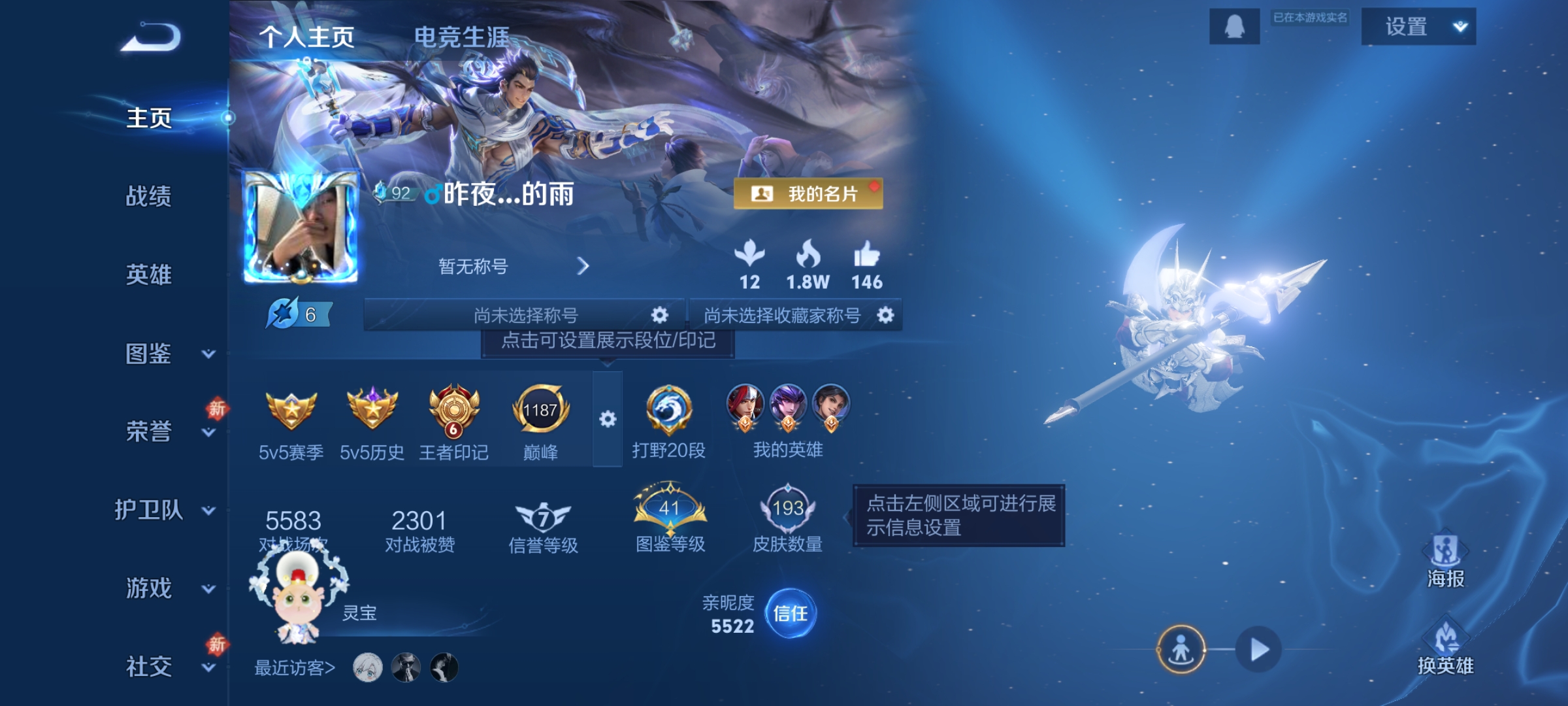This screenshot has height=706, width=1568.
Task: Select 战绩 in the left sidebar
Action: [x=147, y=197]
